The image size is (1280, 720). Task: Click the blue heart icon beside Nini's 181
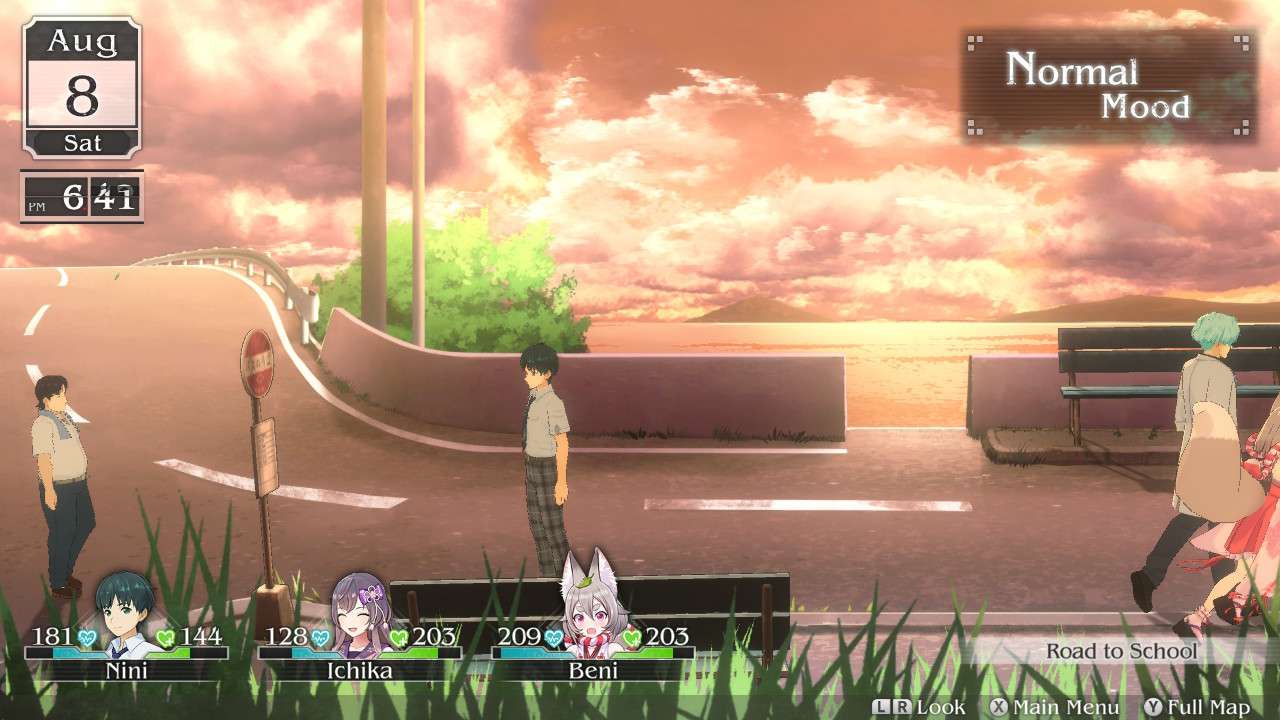point(87,635)
